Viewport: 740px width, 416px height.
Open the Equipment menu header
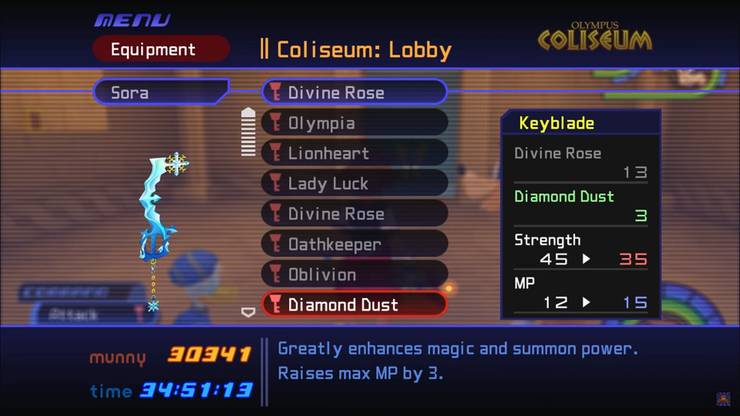[x=160, y=49]
